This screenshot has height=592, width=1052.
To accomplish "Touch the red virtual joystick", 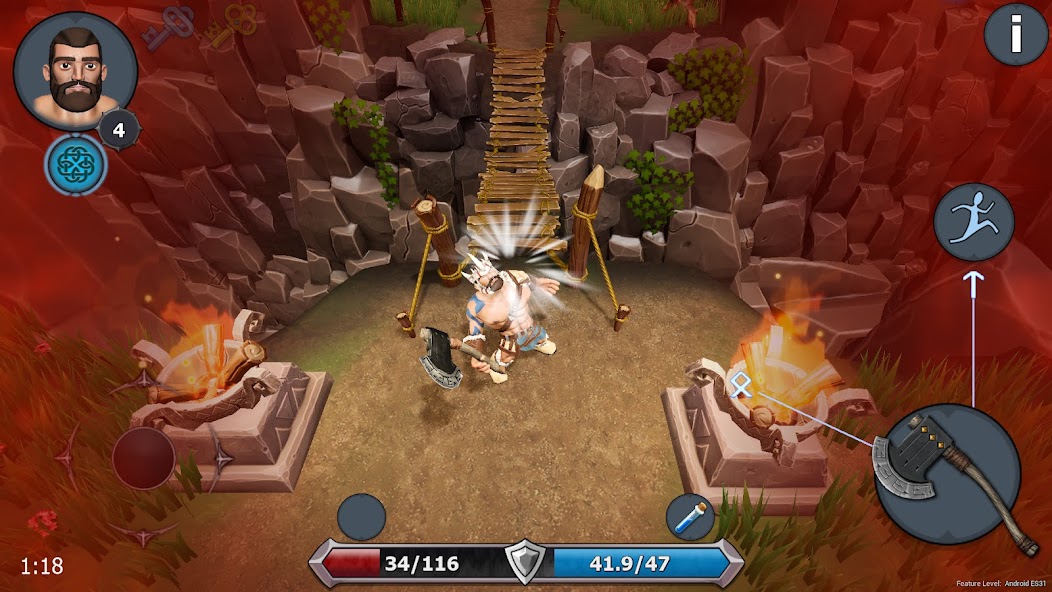I will (144, 457).
